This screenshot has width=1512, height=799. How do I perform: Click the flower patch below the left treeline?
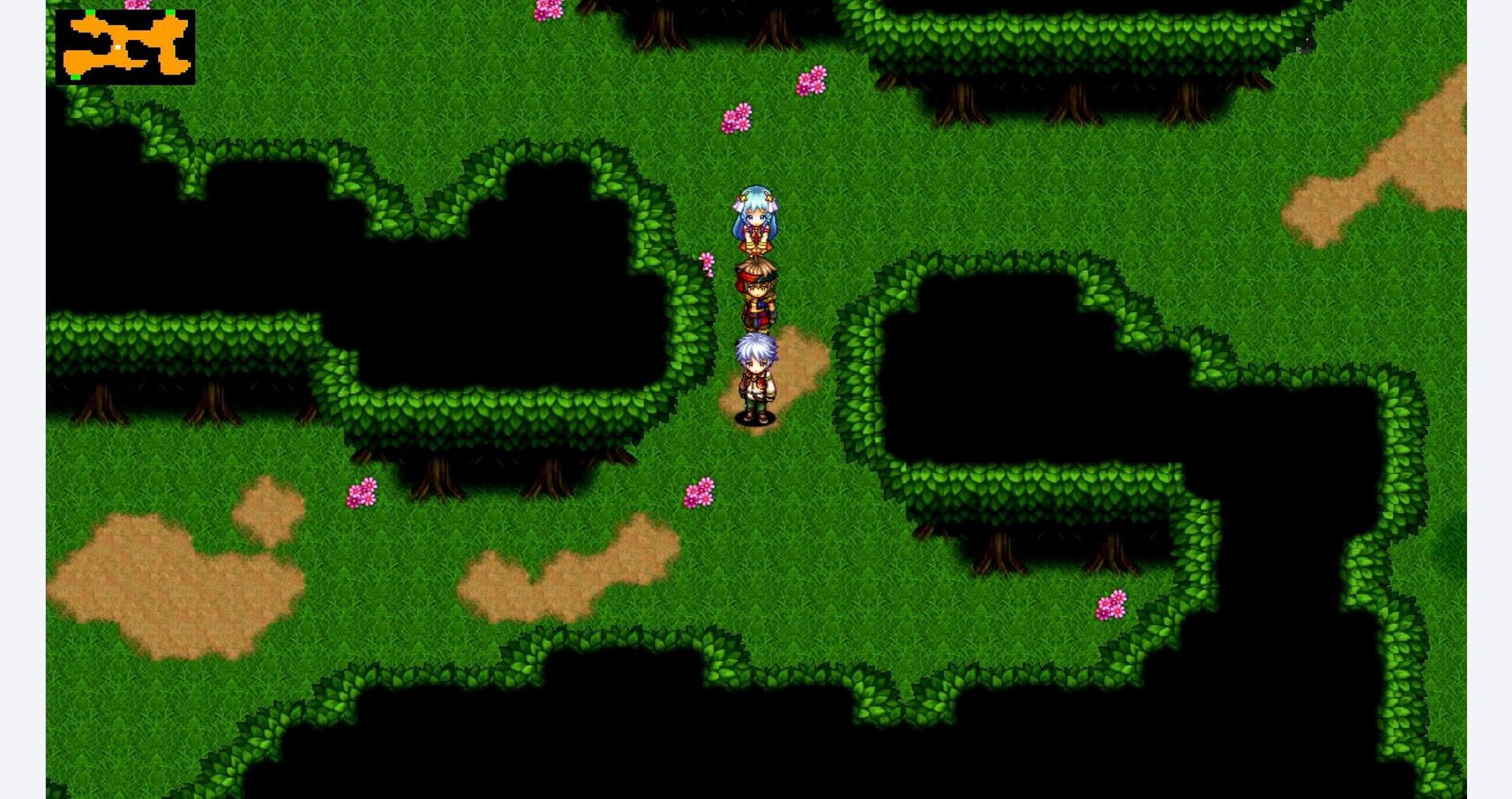pyautogui.click(x=361, y=492)
